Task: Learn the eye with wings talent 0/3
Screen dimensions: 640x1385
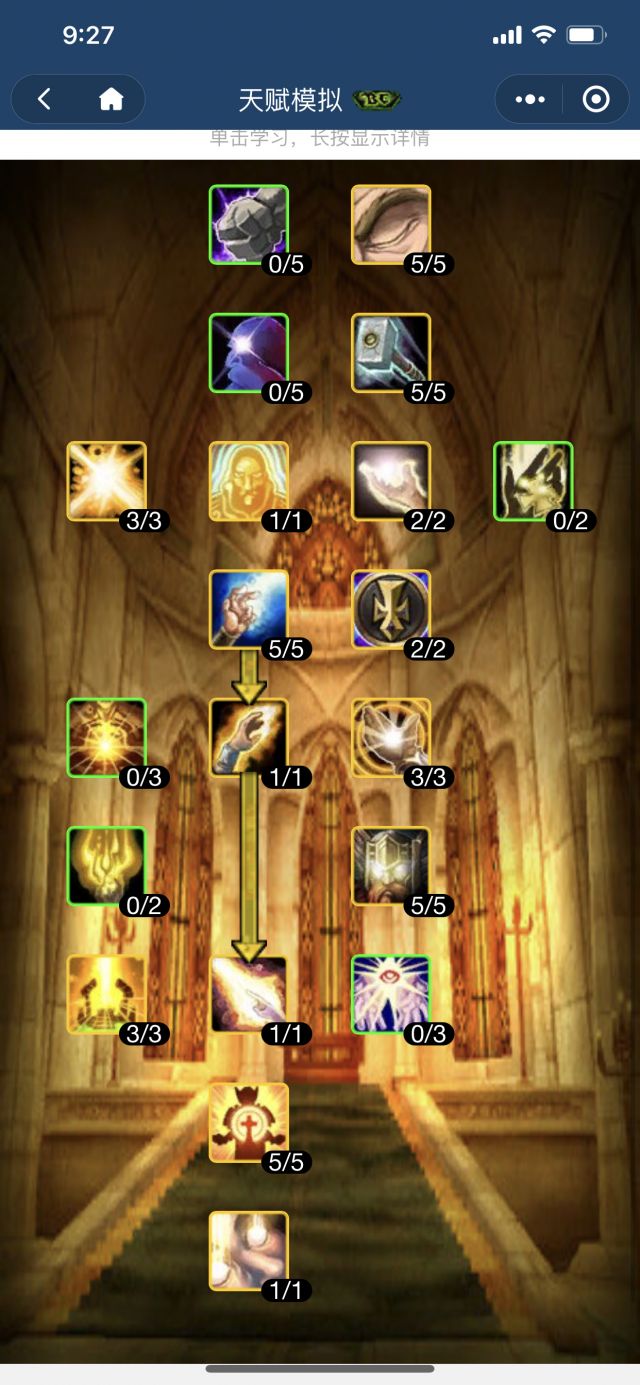Action: (391, 994)
